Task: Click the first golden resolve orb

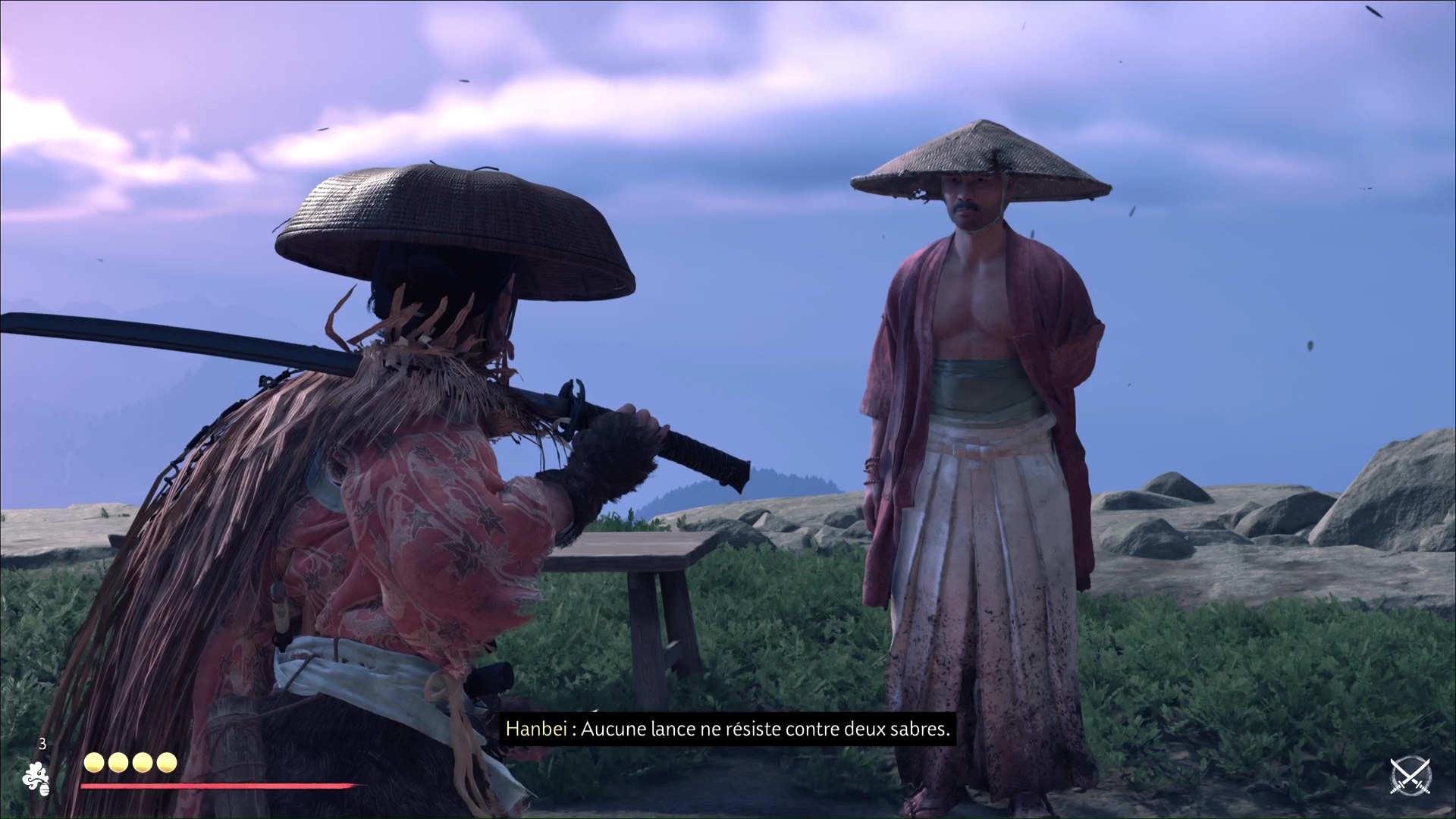Action: click(x=93, y=763)
